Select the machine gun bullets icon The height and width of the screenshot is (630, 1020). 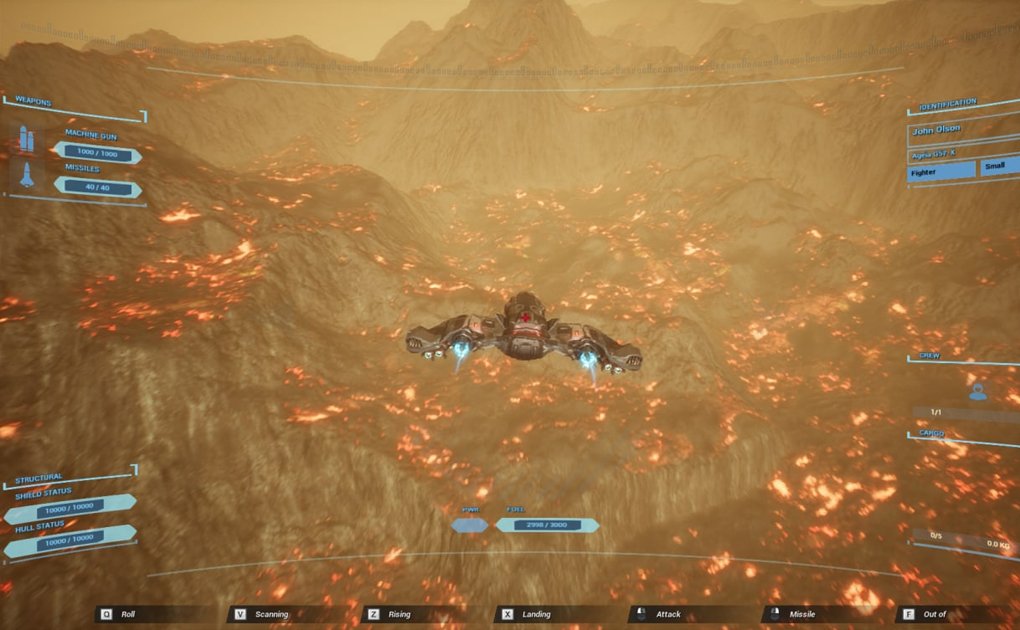(25, 139)
